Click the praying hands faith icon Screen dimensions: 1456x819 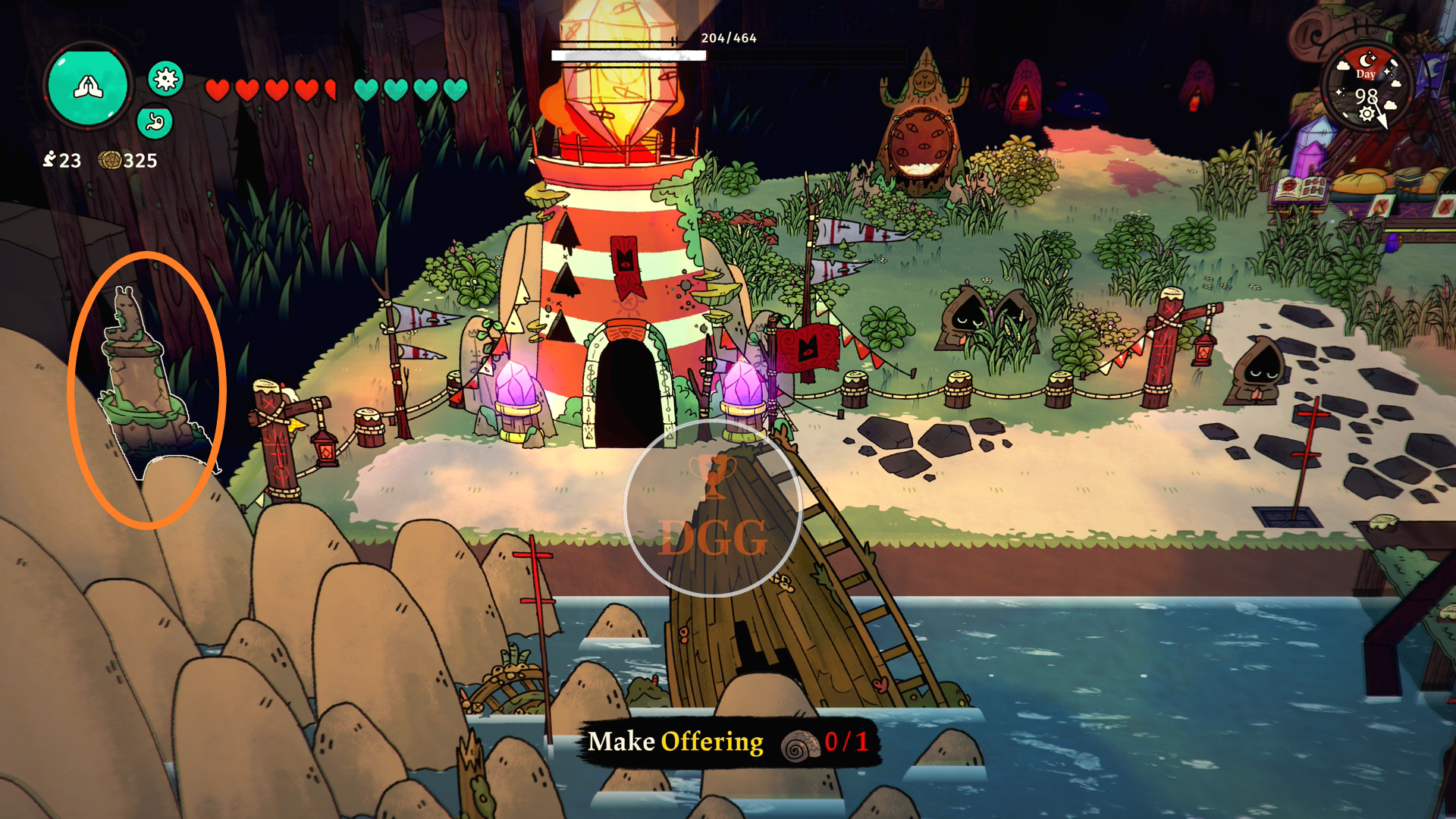(88, 86)
